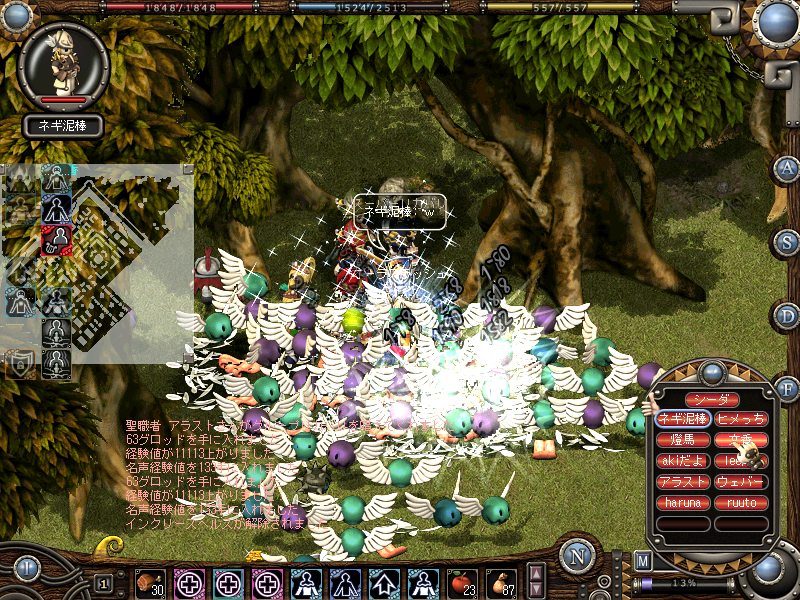The image size is (800, 600).
Task: Select party member ruuto
Action: point(741,503)
